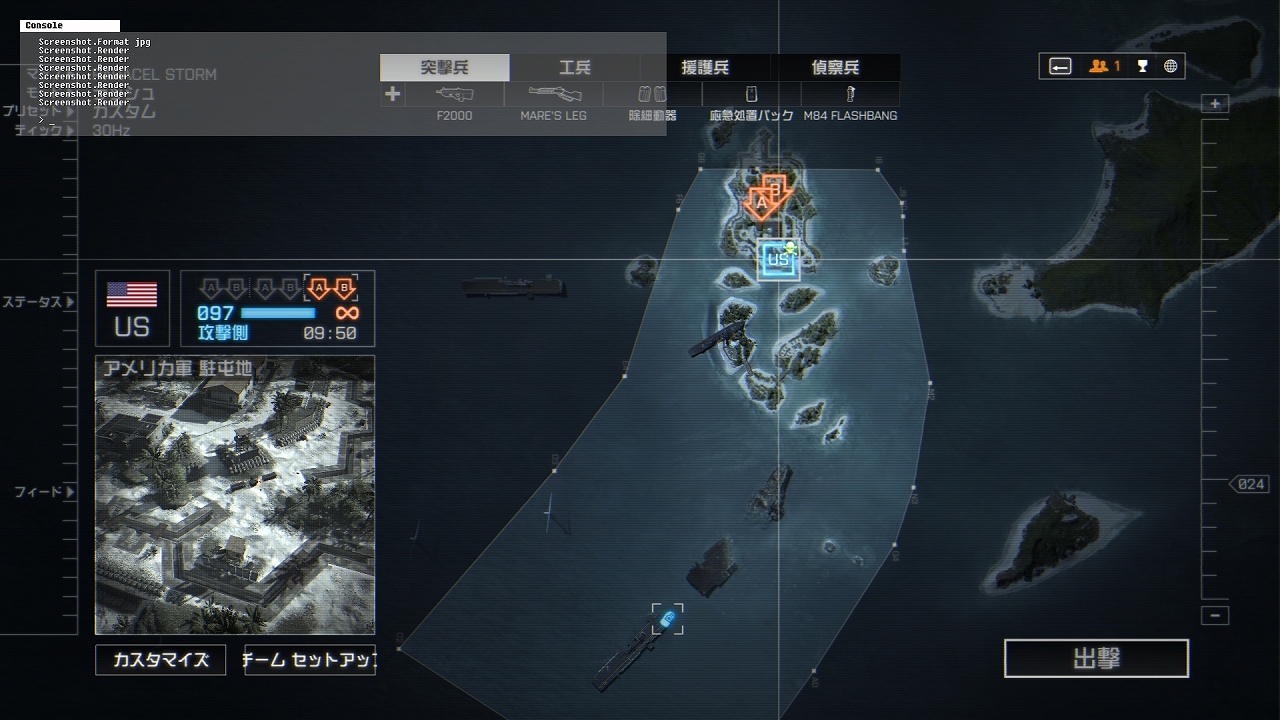Click the trophy icon in top bar
1280x720 pixels.
(x=1142, y=66)
